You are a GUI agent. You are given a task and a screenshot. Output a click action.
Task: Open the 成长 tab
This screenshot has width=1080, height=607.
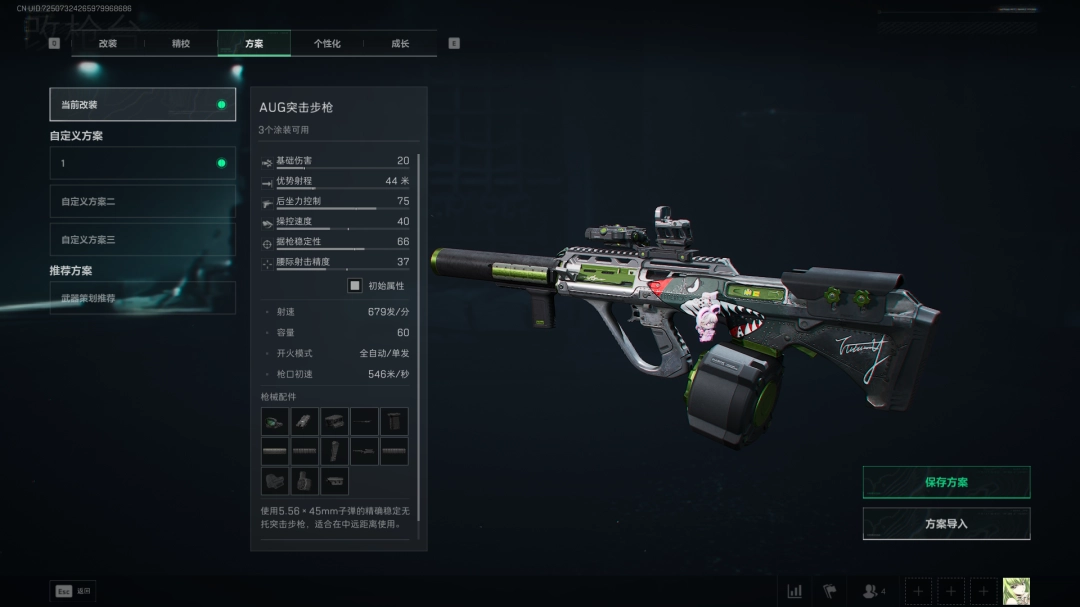click(400, 44)
